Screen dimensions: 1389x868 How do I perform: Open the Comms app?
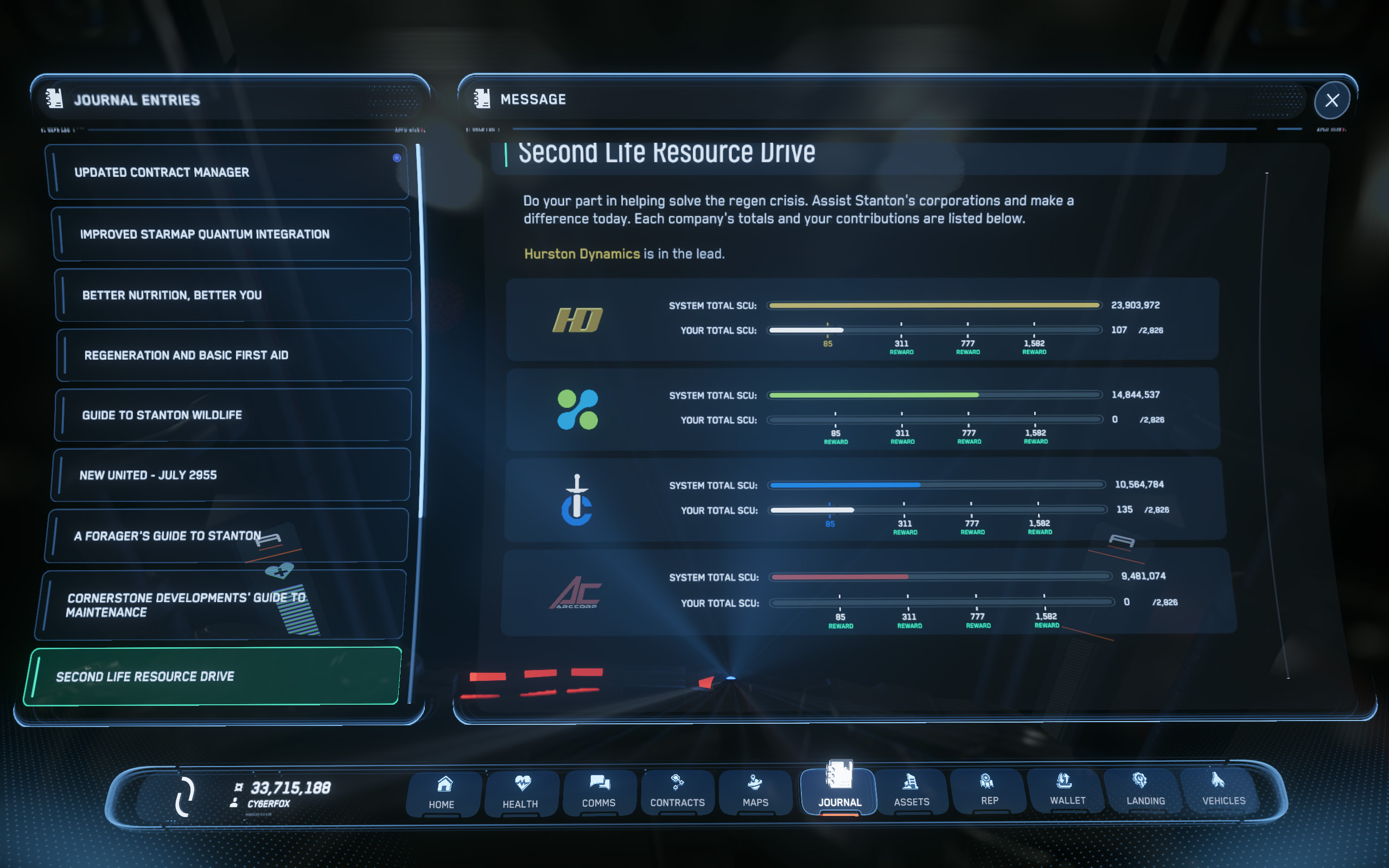[598, 794]
